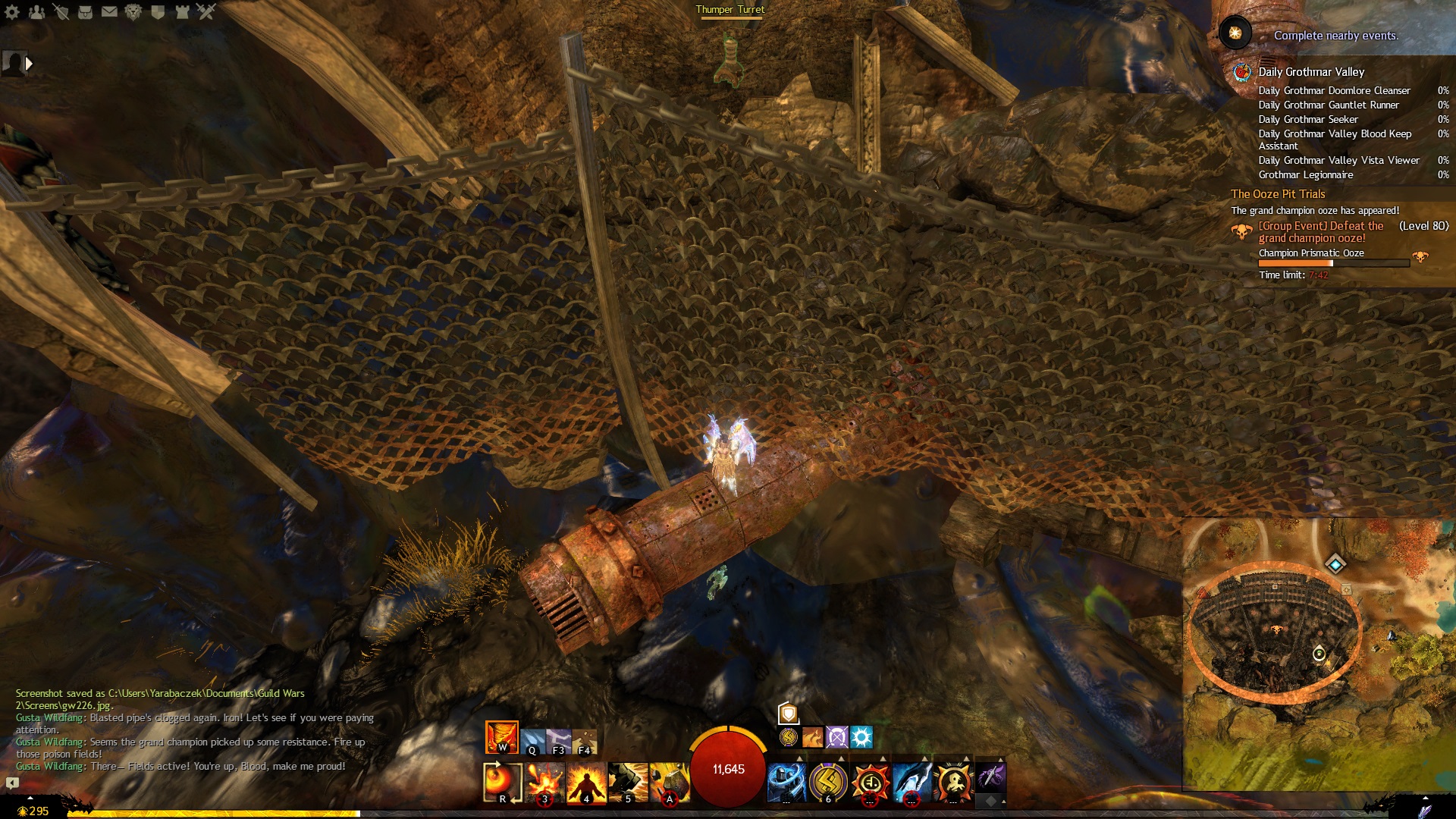Switch to earth attunement icon
Screen dimensions: 1456x819
coord(585,741)
